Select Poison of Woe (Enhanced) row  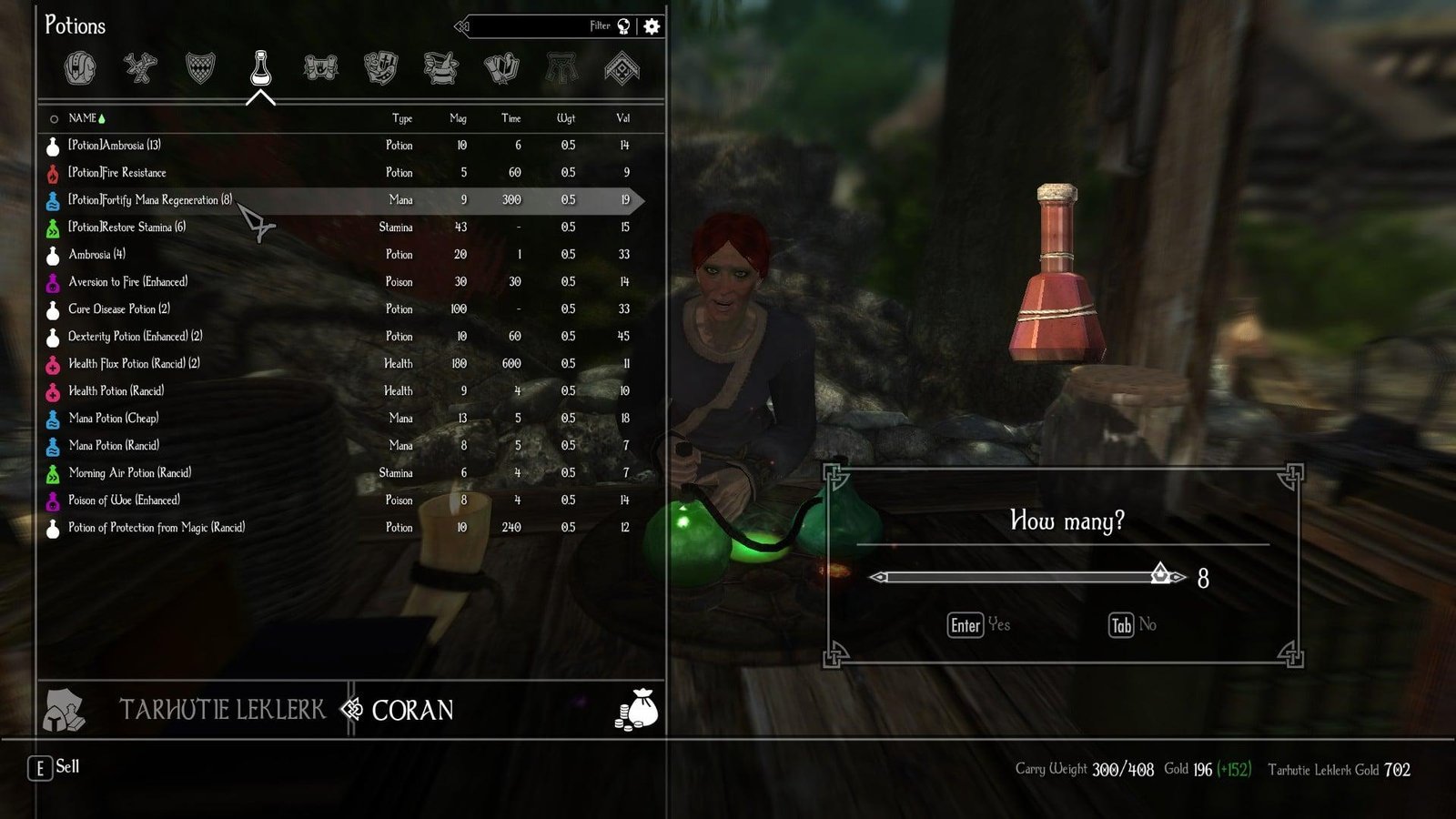(124, 500)
